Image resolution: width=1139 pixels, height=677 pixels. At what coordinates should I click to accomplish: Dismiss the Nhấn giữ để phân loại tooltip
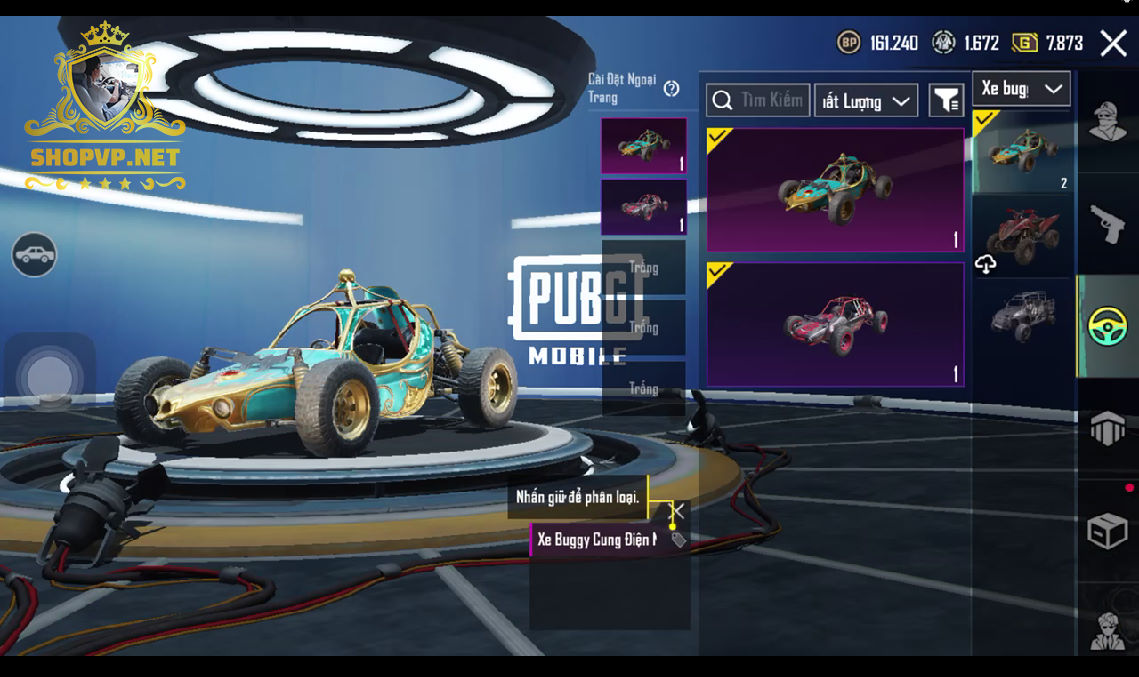676,511
